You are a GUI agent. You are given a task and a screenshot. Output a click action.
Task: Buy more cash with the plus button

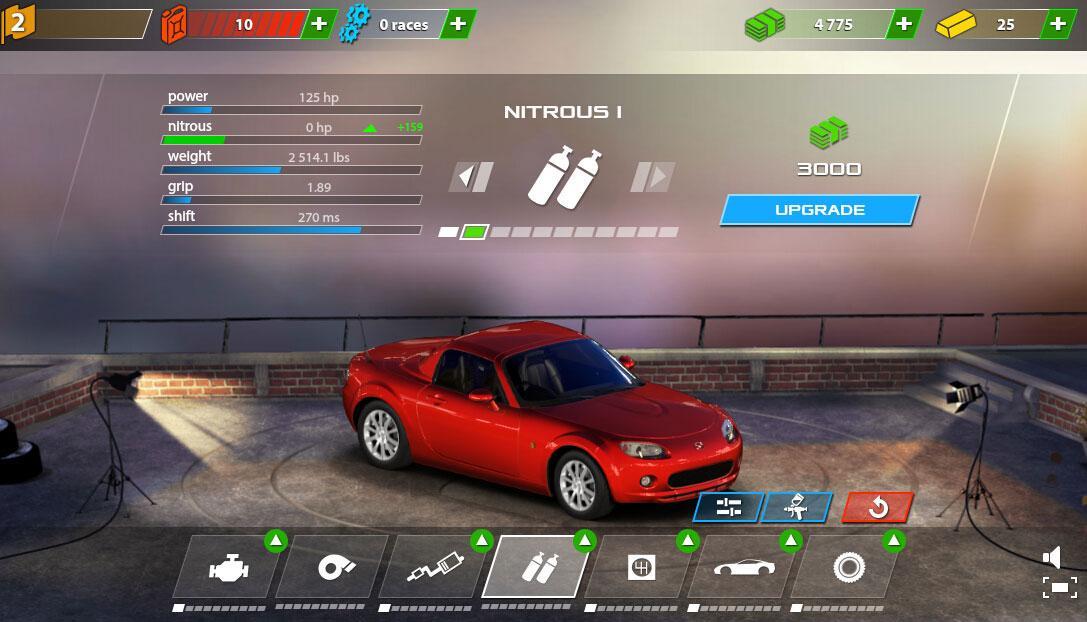click(903, 24)
